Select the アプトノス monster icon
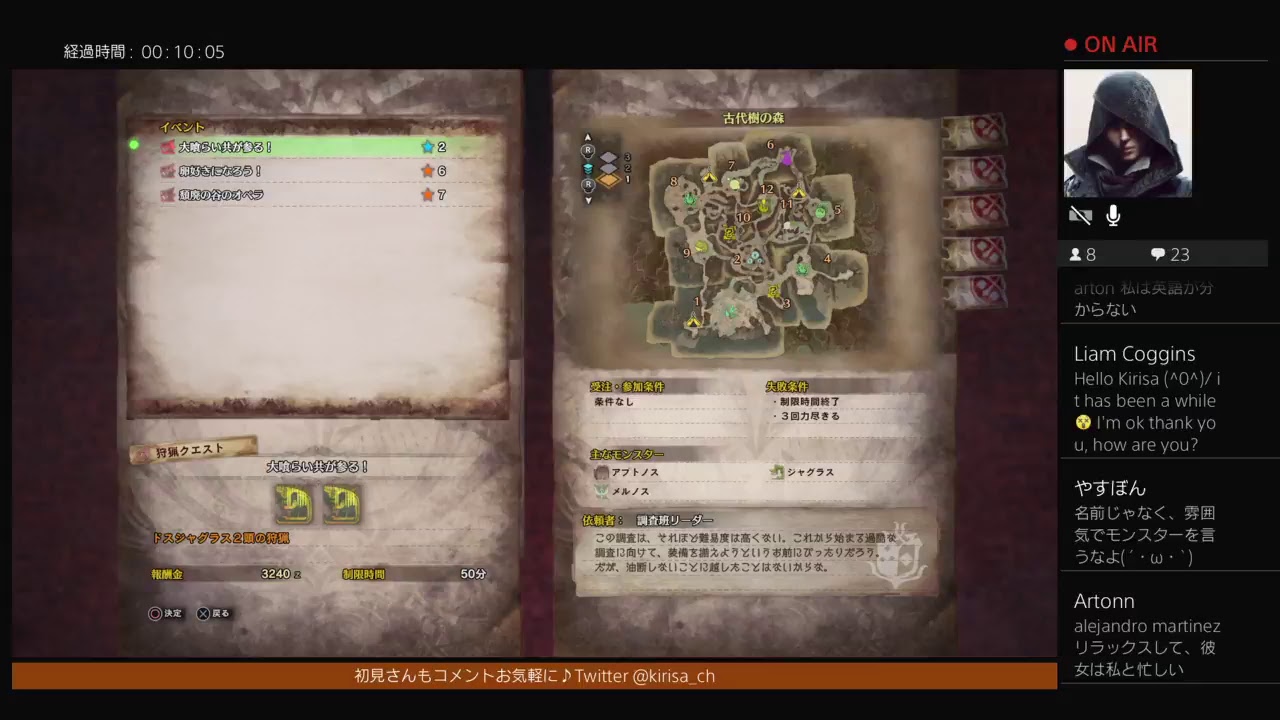Screen dimensions: 1280x720 603,471
